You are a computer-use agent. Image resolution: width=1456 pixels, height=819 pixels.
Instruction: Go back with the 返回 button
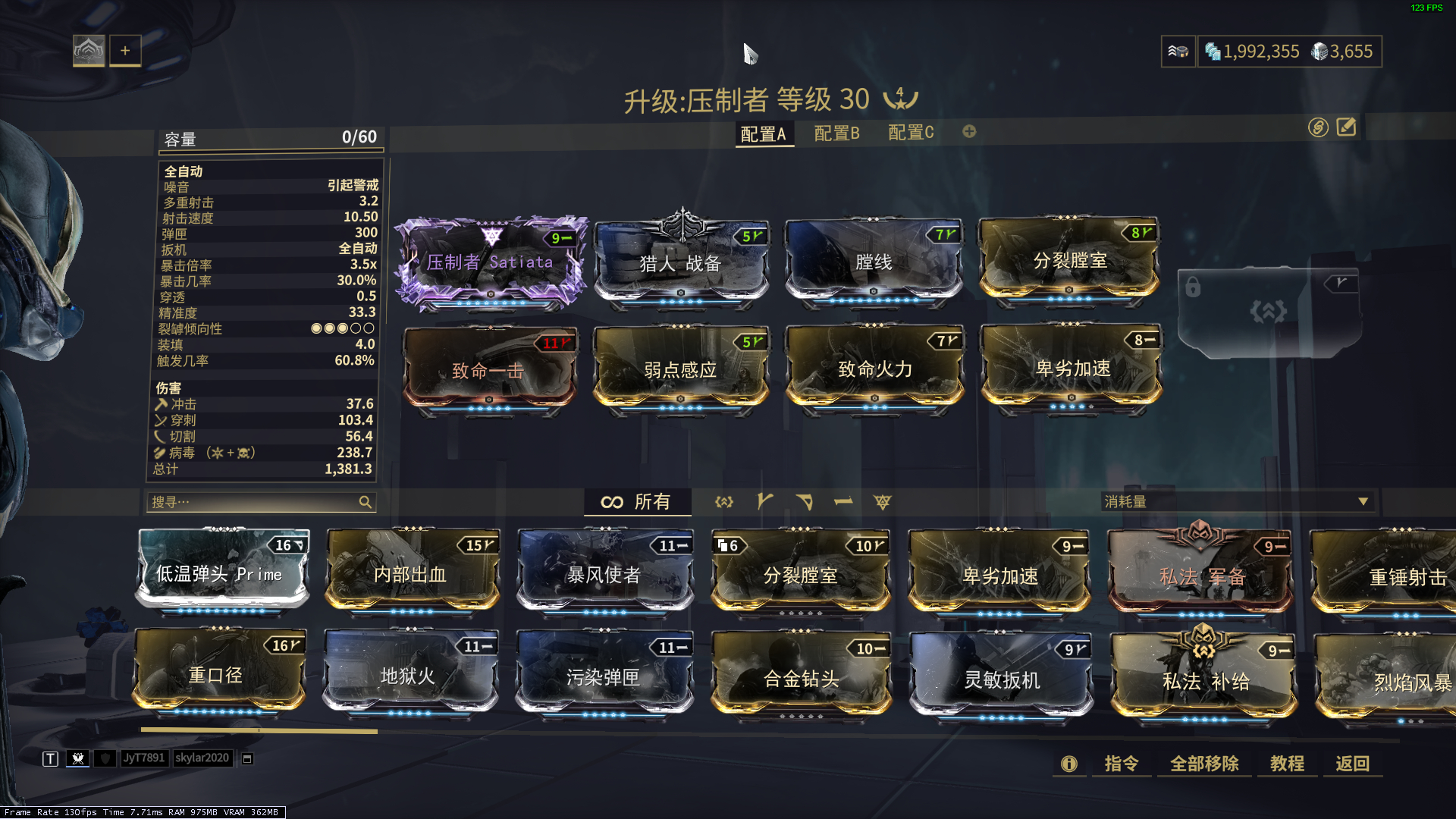(x=1352, y=764)
